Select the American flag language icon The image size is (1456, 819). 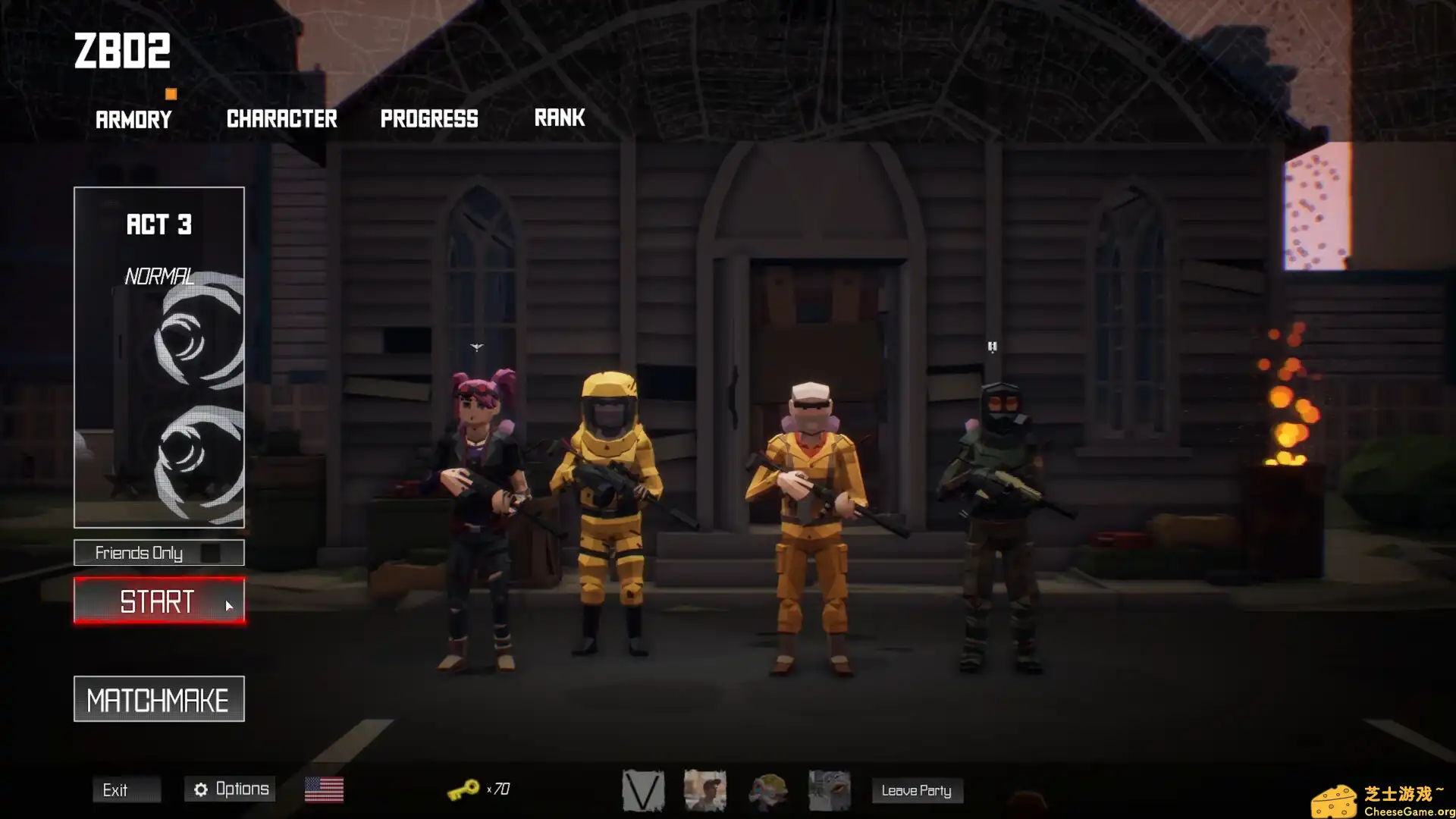[x=325, y=789]
